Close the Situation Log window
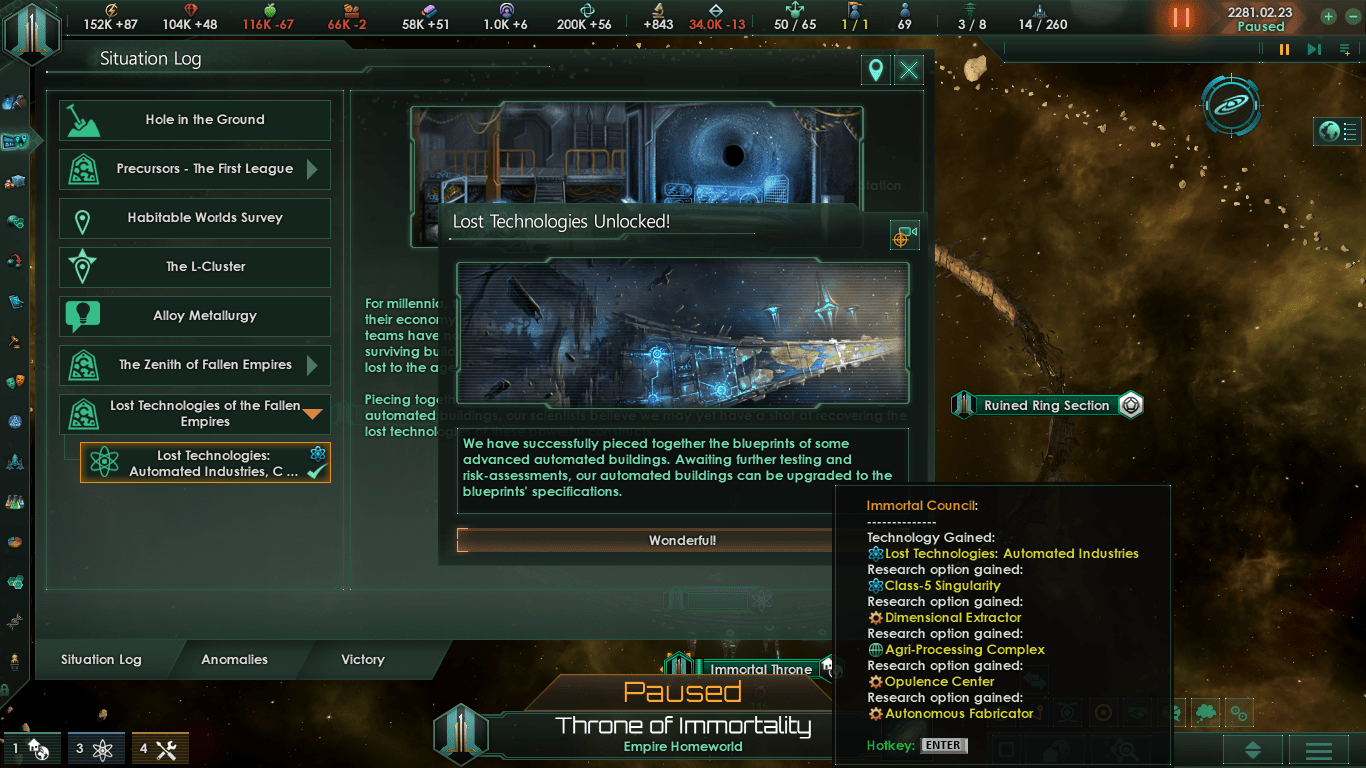 click(908, 70)
